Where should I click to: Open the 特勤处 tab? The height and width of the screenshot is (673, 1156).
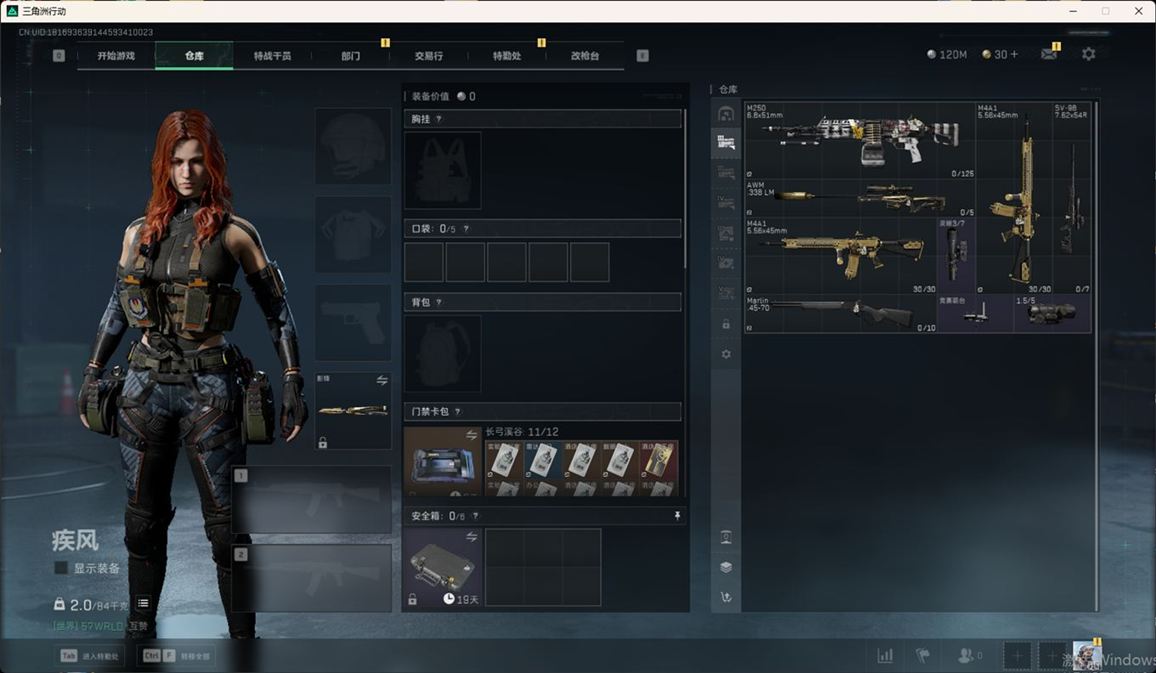tap(507, 56)
